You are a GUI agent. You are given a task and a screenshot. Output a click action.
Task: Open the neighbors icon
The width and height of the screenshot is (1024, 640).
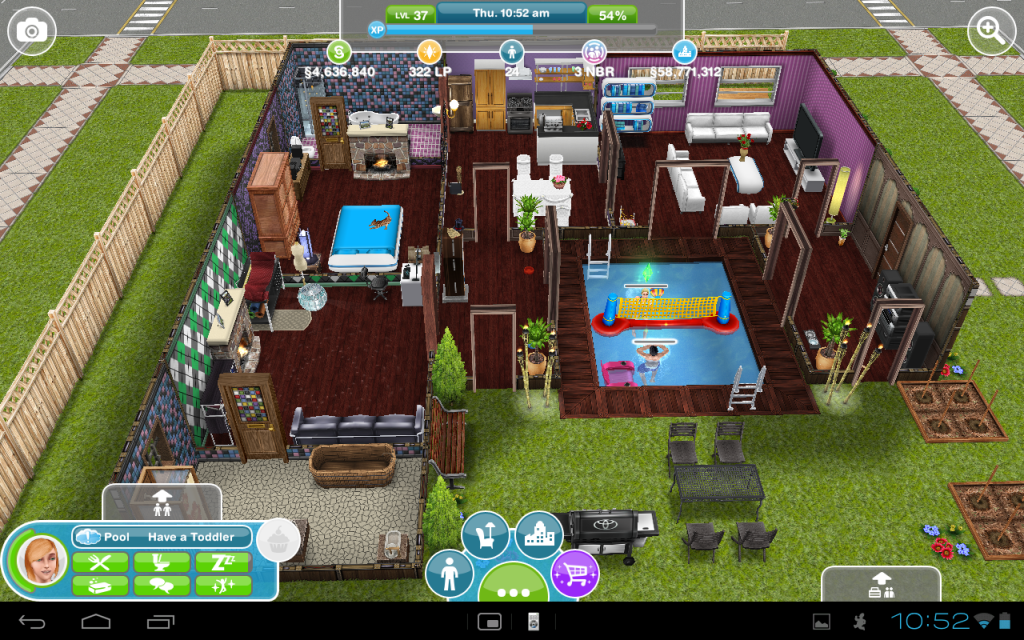(595, 52)
